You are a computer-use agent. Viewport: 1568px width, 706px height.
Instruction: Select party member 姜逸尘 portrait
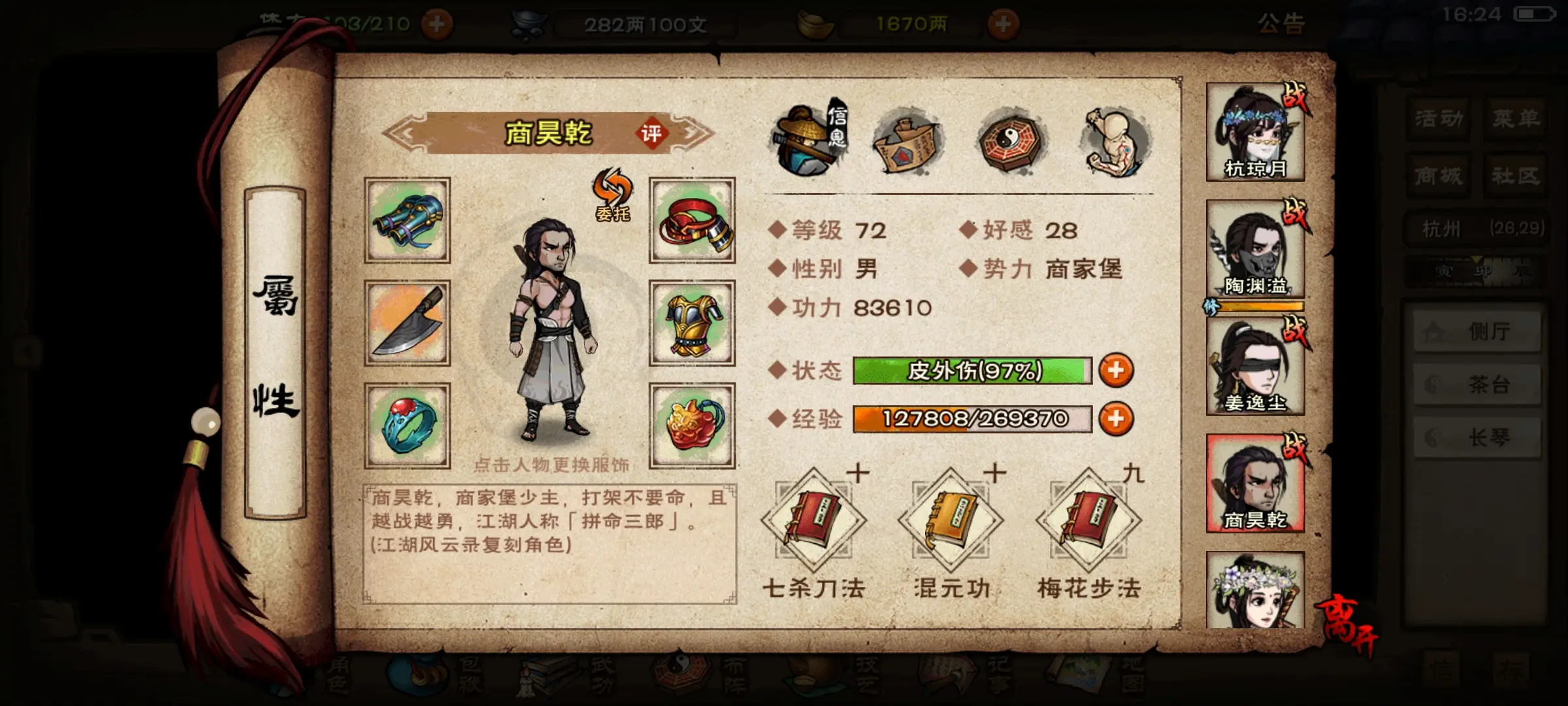tap(1255, 366)
